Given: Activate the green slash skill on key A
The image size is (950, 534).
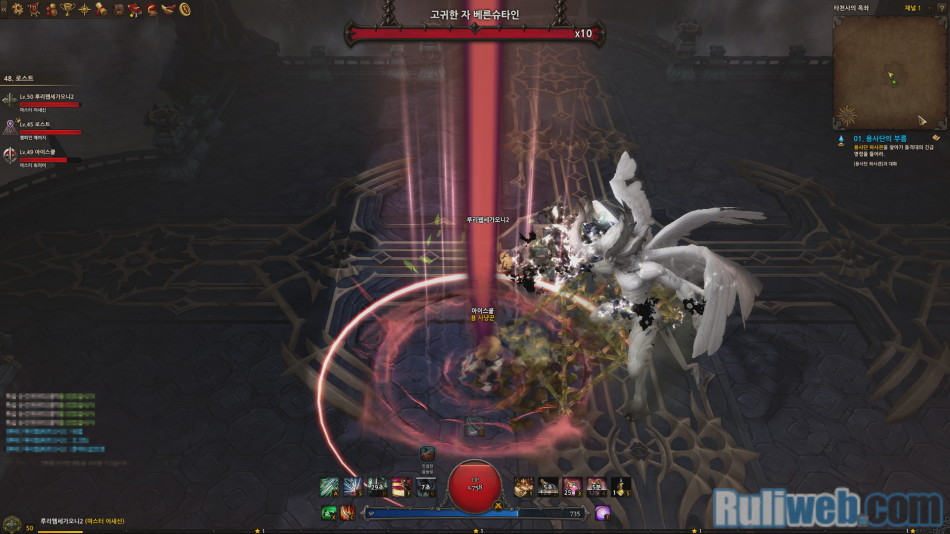Looking at the screenshot, I should (328, 487).
